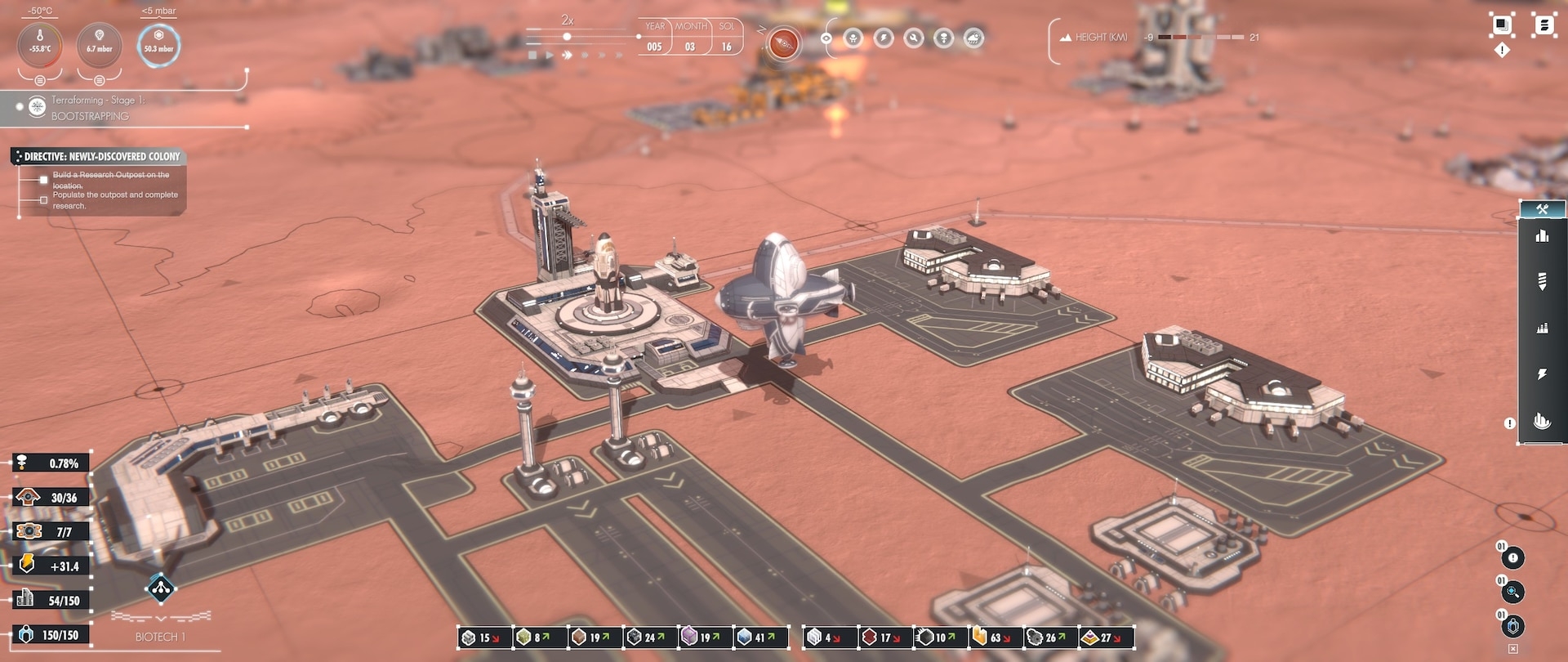
Task: Open the list menu in the top-right corner
Action: pyautogui.click(x=1543, y=25)
